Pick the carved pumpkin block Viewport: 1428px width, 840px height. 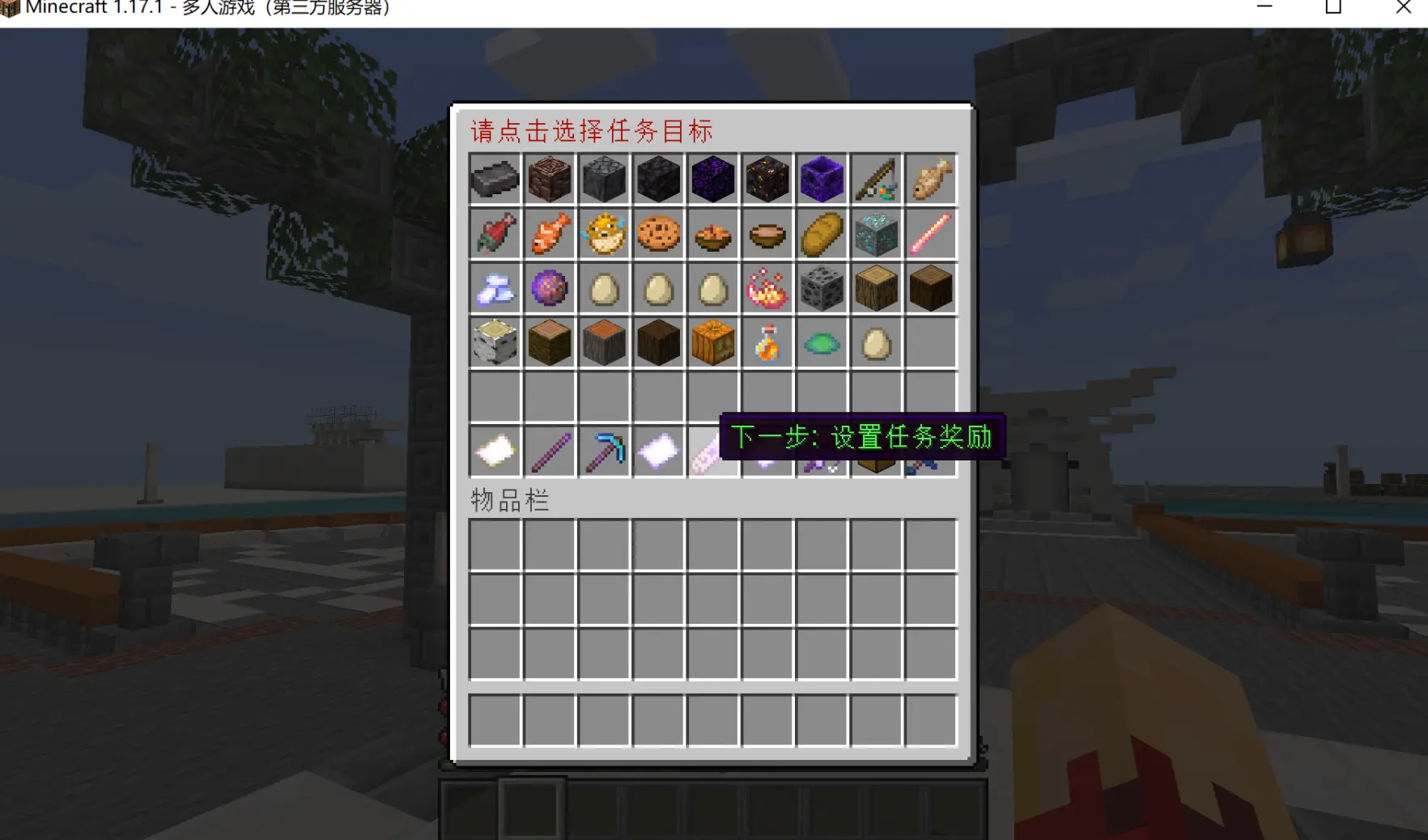[x=713, y=342]
